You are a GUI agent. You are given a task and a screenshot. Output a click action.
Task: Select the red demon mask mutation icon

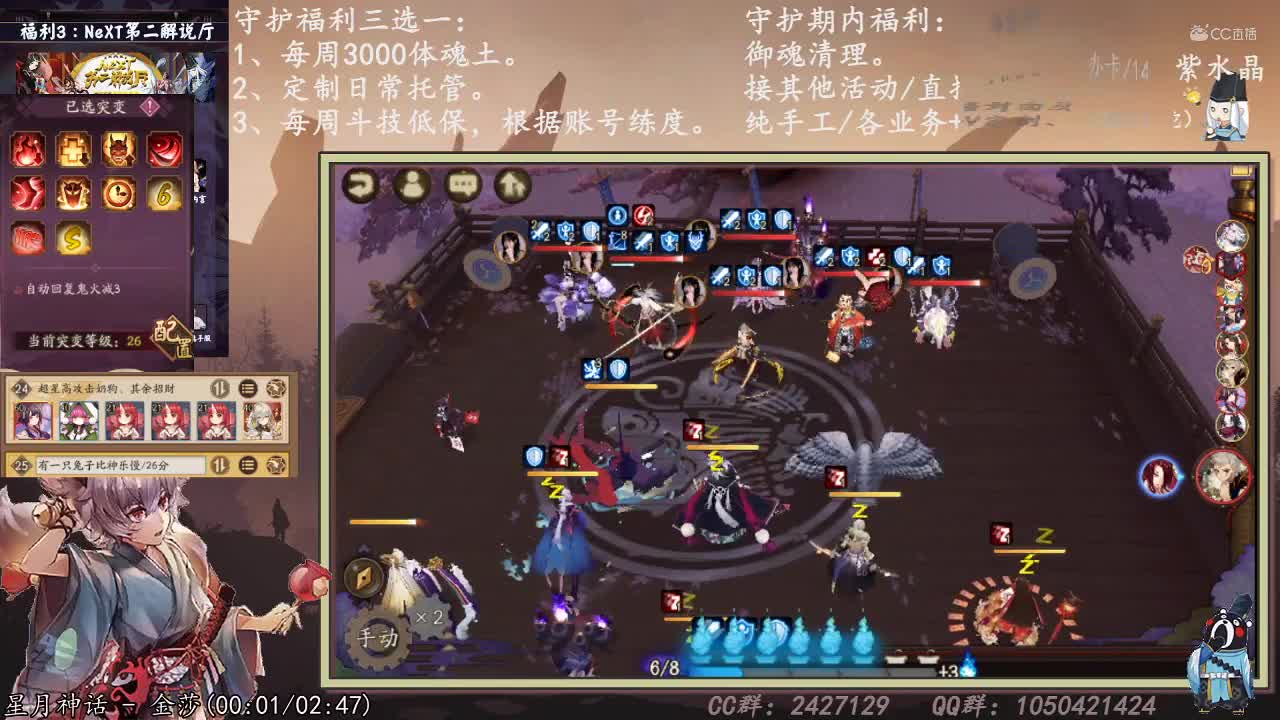[117, 148]
